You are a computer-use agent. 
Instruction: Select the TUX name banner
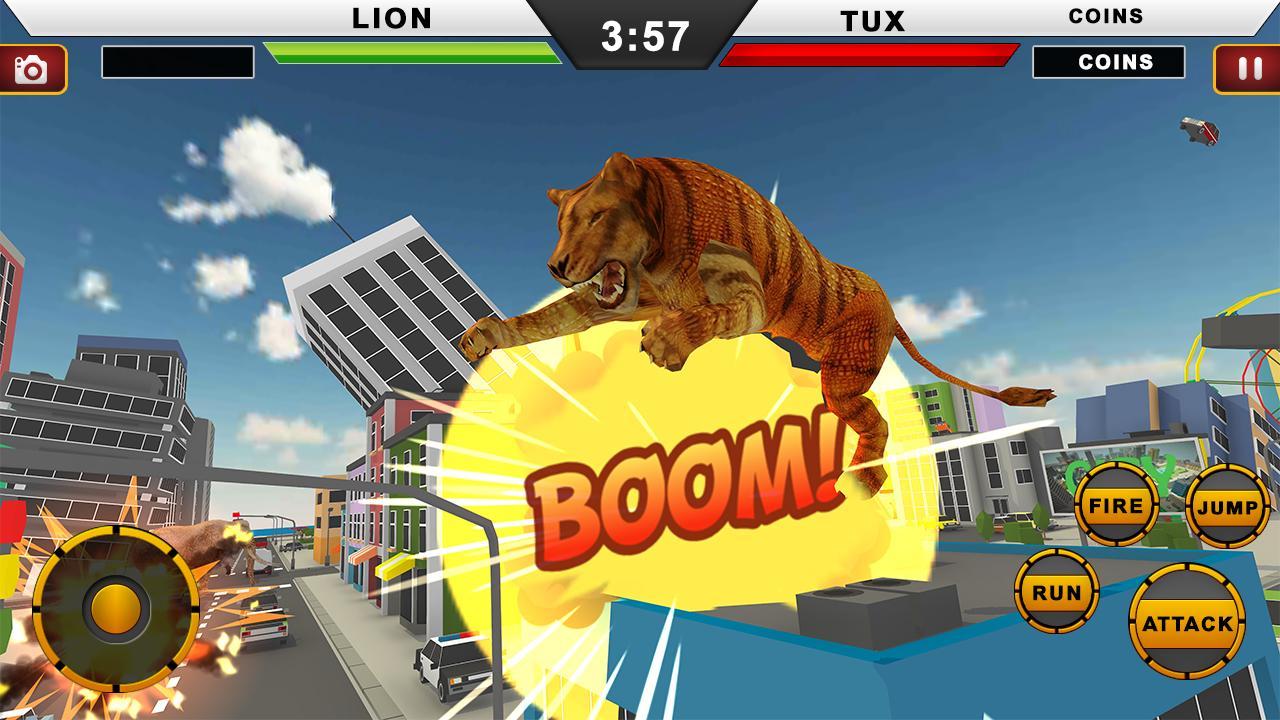click(x=871, y=17)
